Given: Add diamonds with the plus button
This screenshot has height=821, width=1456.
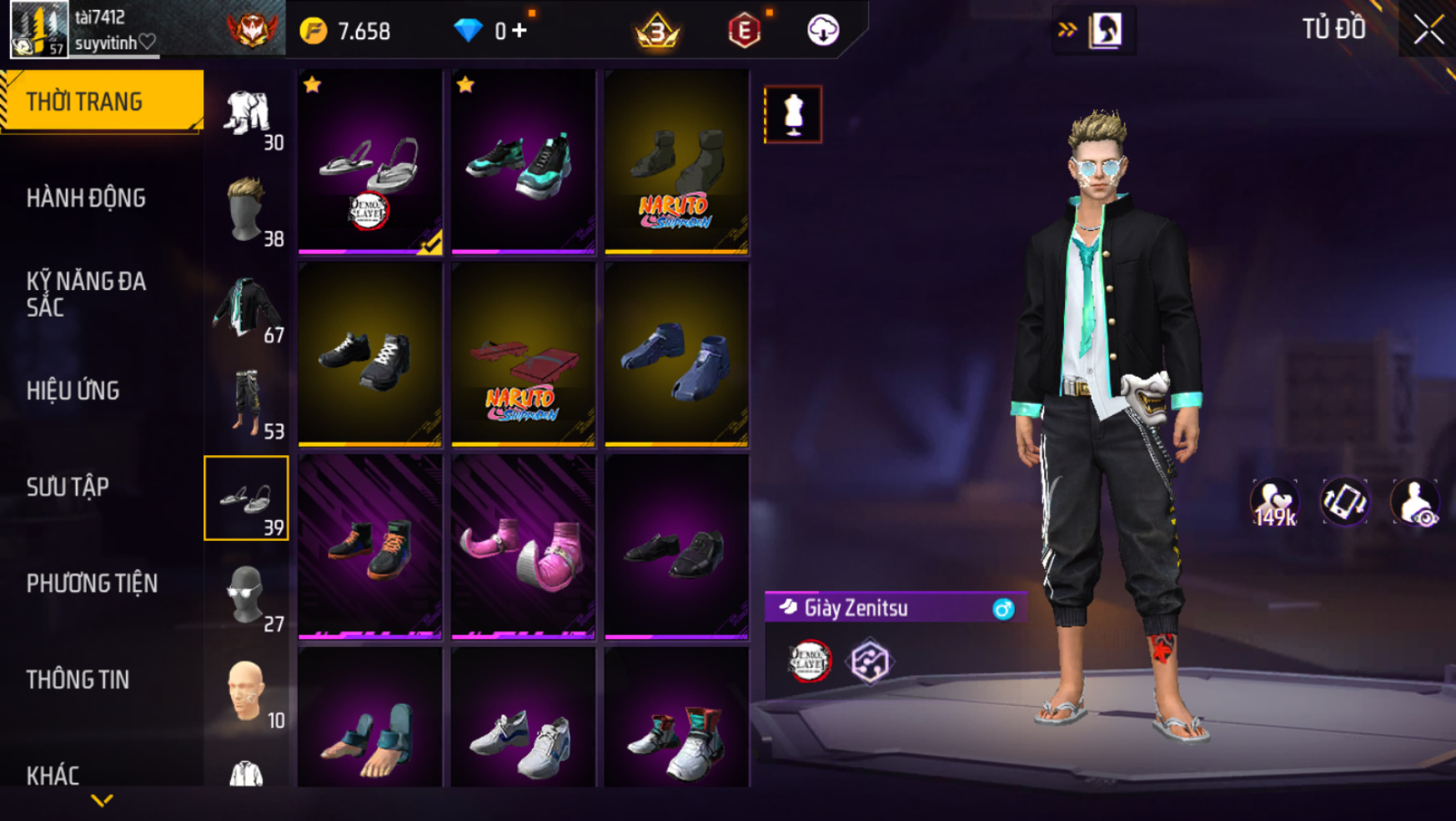Looking at the screenshot, I should click(x=520, y=31).
